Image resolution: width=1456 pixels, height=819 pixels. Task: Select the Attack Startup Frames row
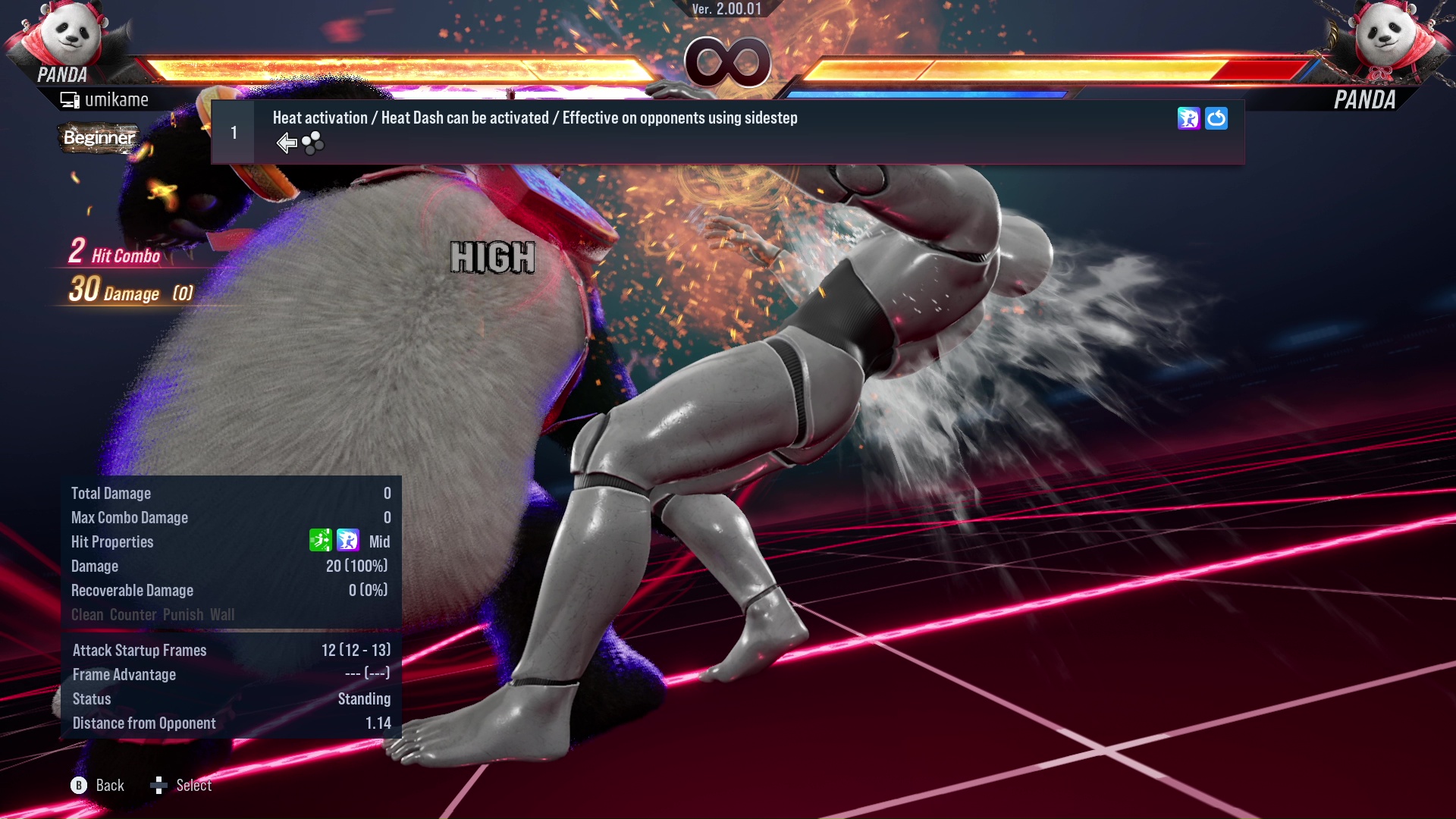pyautogui.click(x=139, y=650)
